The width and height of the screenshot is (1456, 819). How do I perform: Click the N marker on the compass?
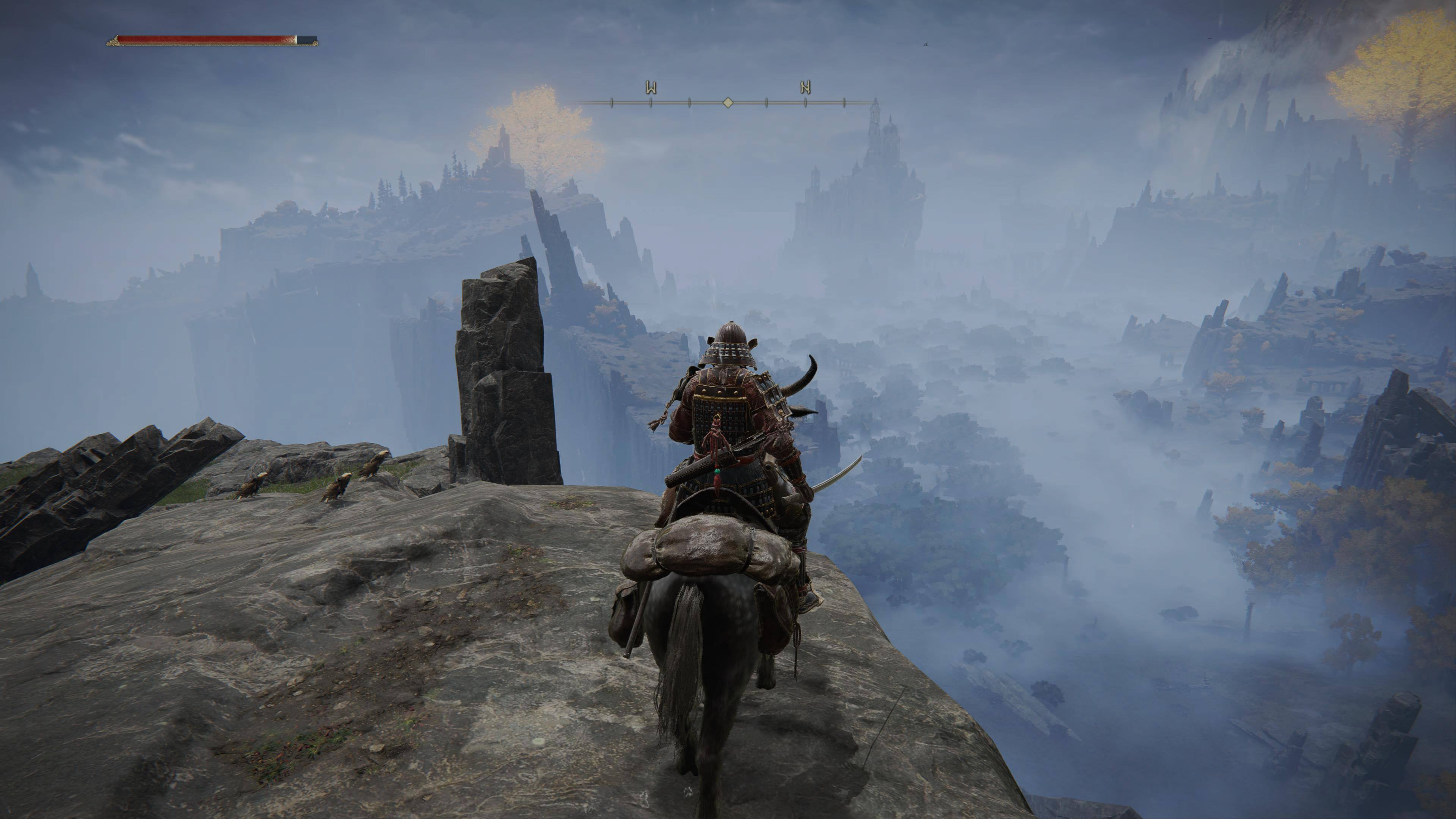(x=805, y=88)
